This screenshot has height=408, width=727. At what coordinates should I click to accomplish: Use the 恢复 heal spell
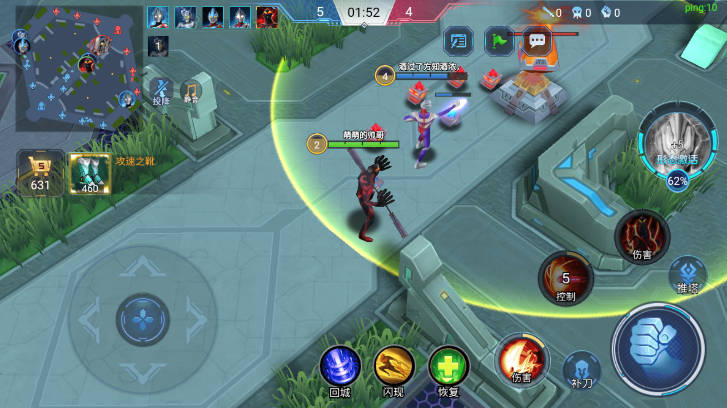click(448, 366)
